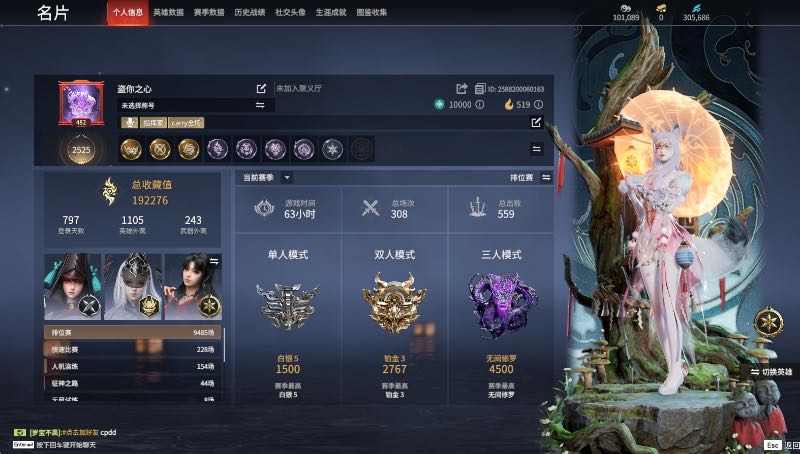Select the 个人信息 tab
The width and height of the screenshot is (800, 454).
pos(126,13)
